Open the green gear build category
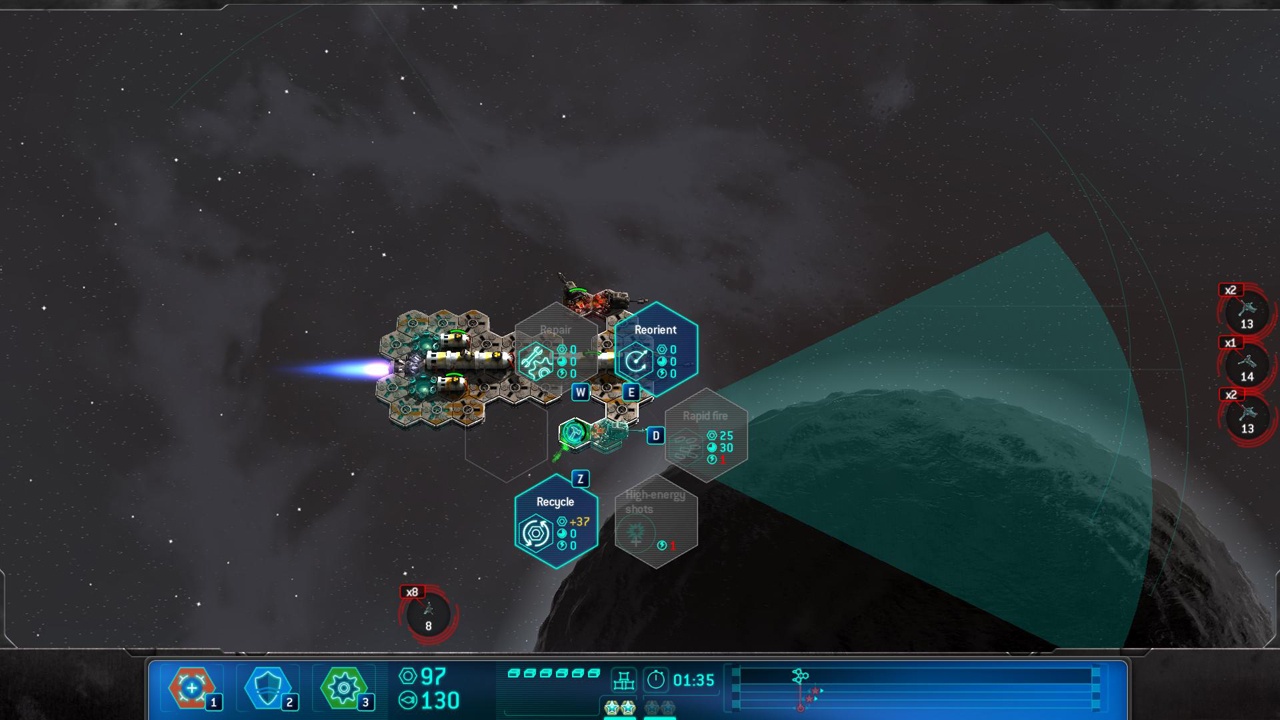 tap(344, 688)
